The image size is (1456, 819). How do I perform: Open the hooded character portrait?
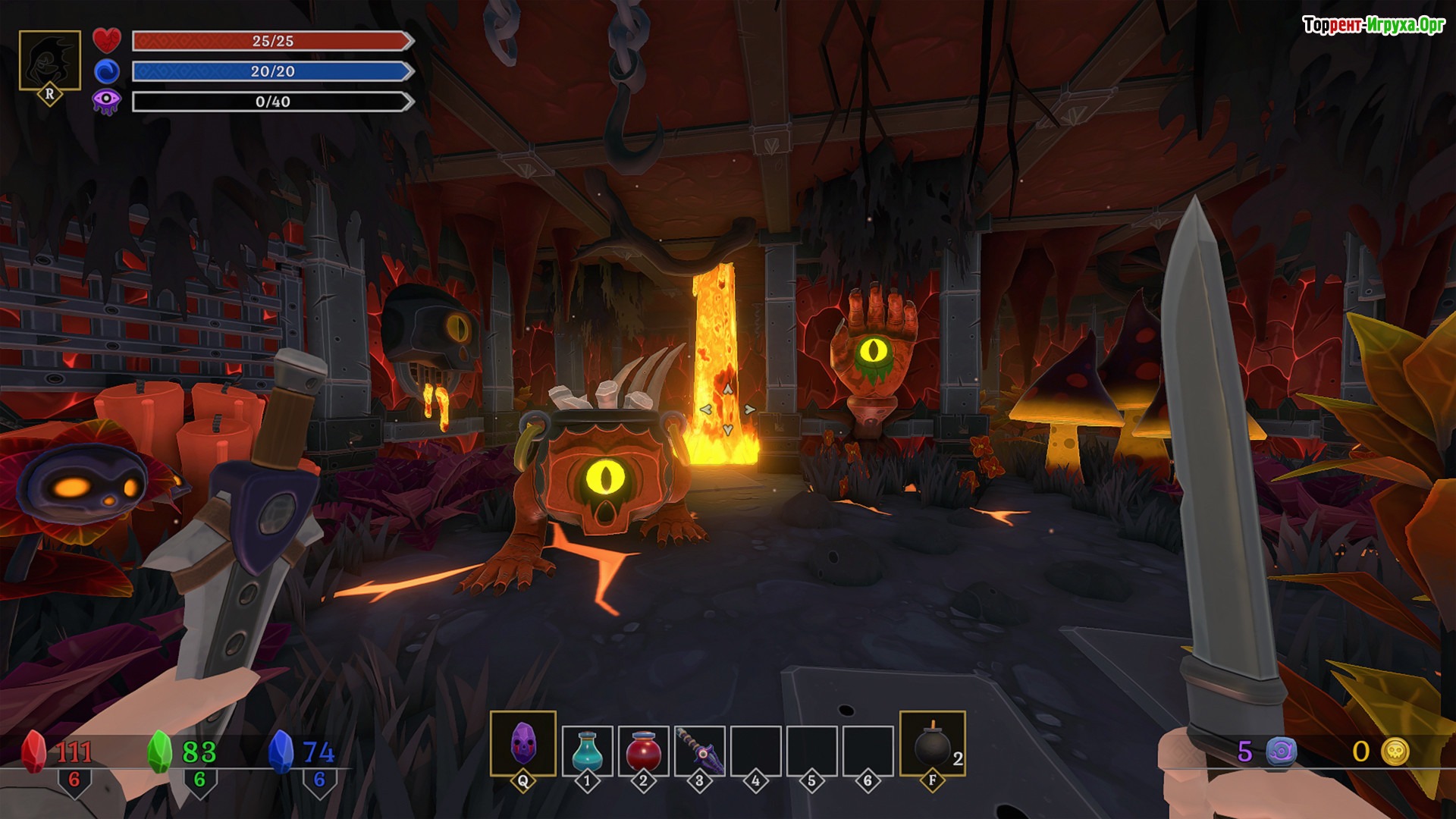(50, 61)
